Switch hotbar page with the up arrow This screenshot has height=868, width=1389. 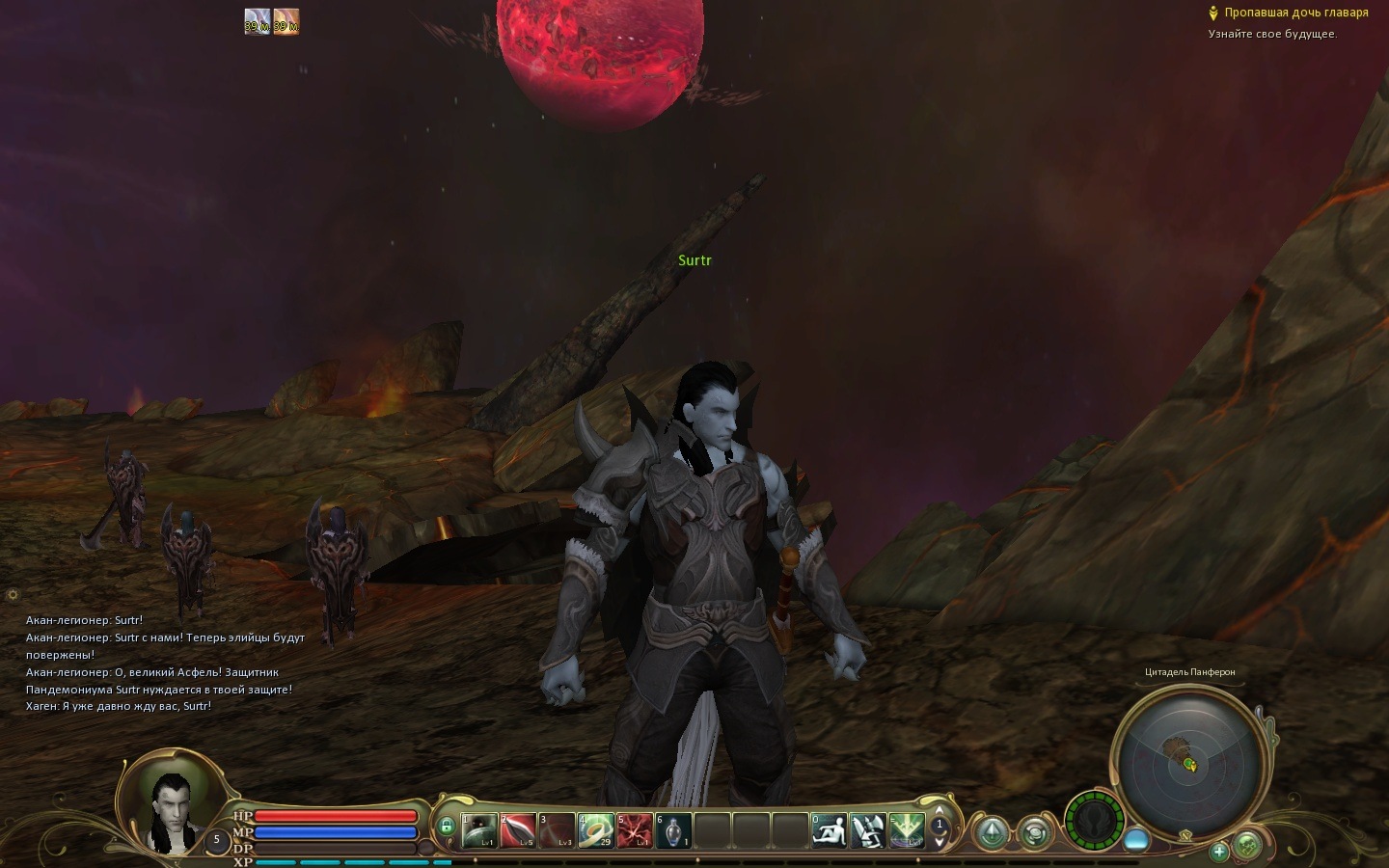tap(939, 811)
